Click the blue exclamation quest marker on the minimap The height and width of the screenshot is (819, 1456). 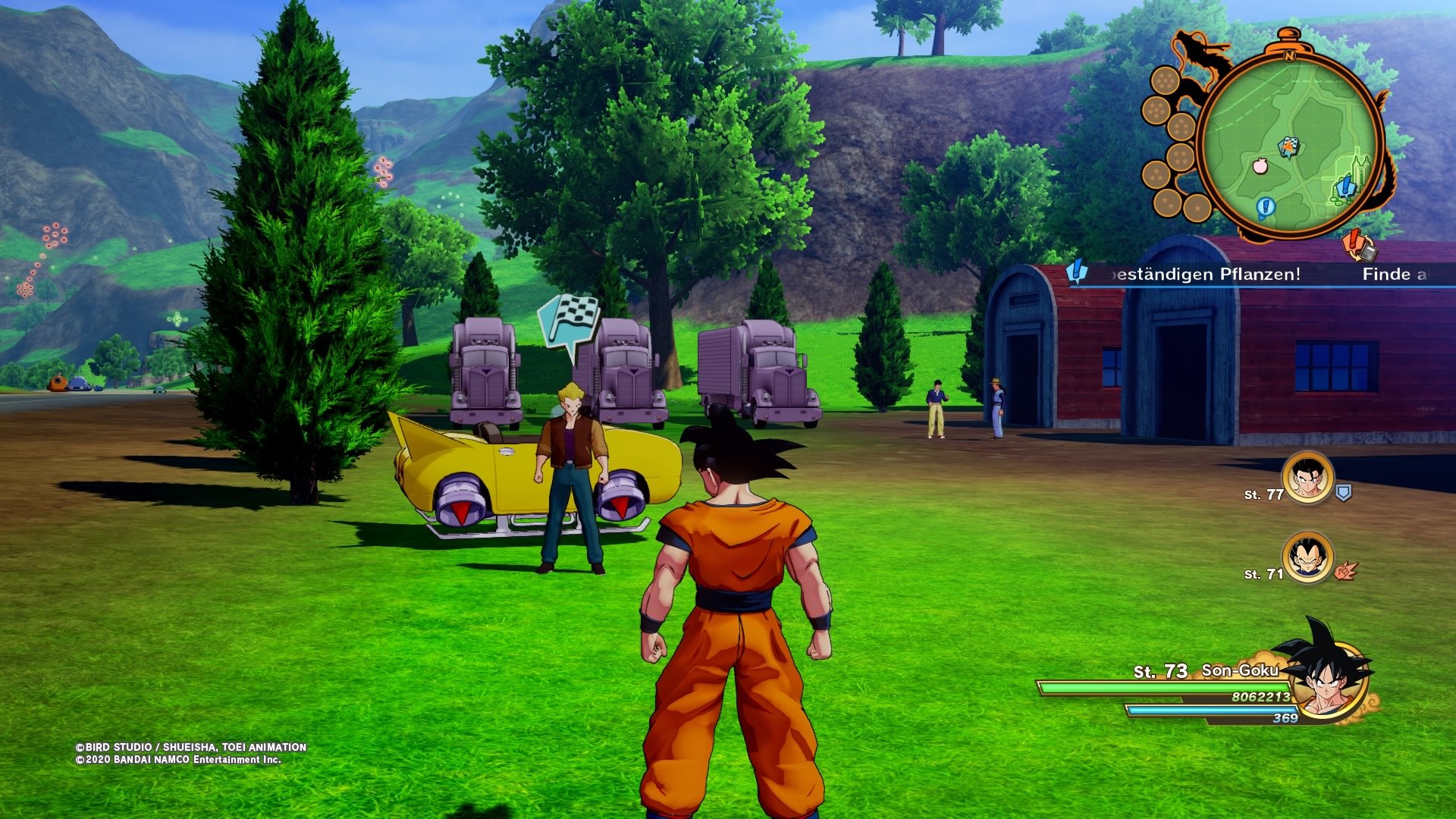pos(1266,207)
